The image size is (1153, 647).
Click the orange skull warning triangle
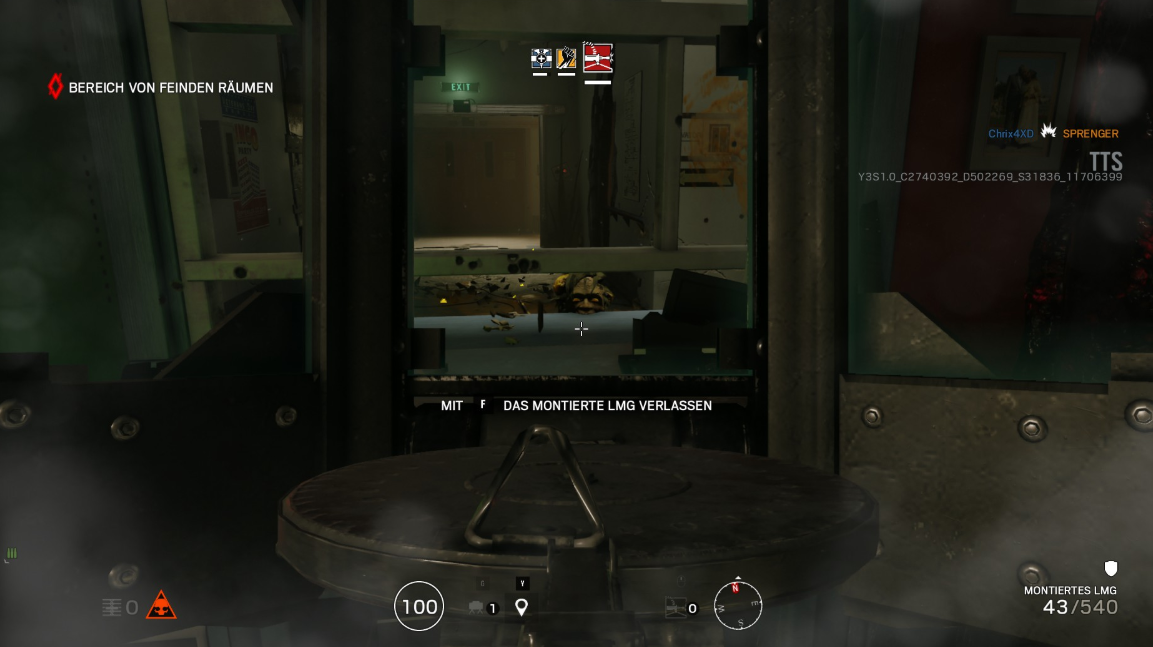coord(161,605)
